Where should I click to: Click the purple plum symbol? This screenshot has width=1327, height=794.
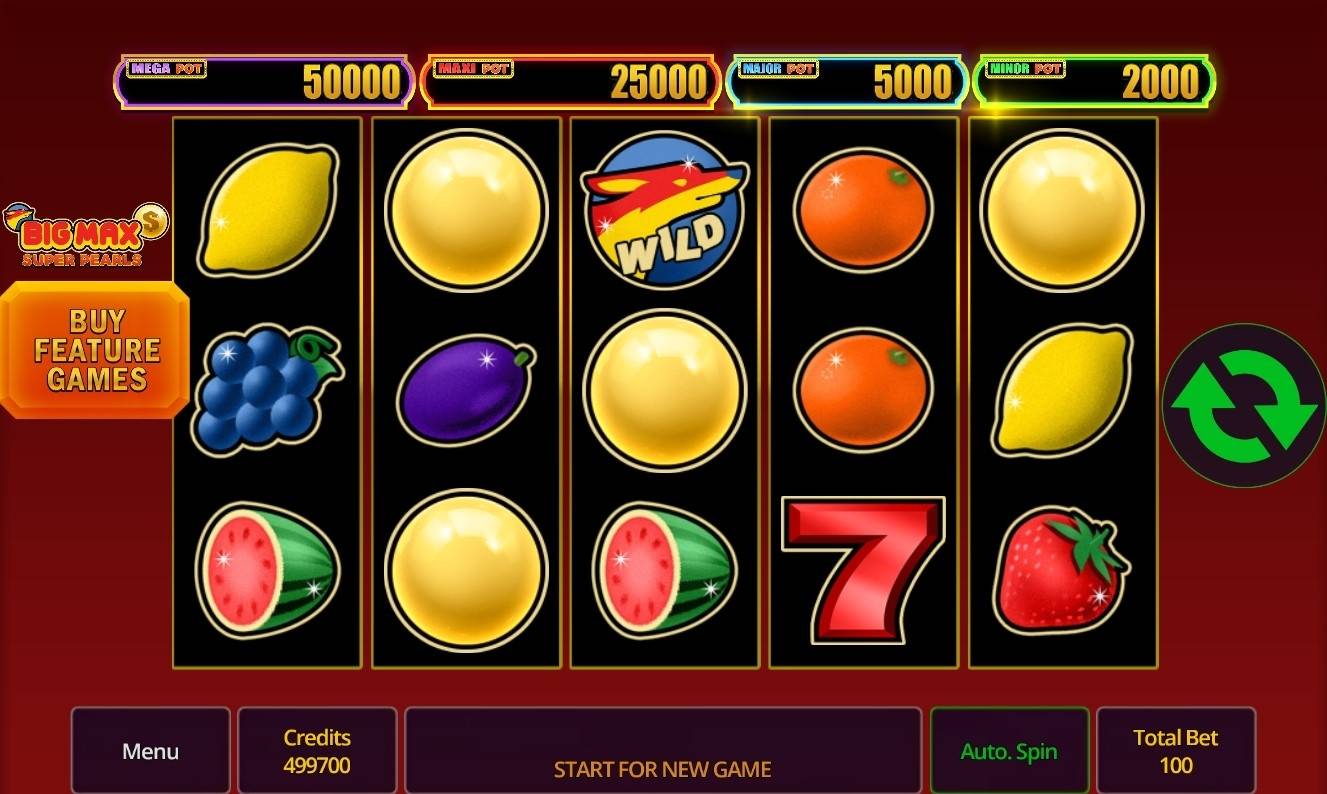click(x=465, y=389)
